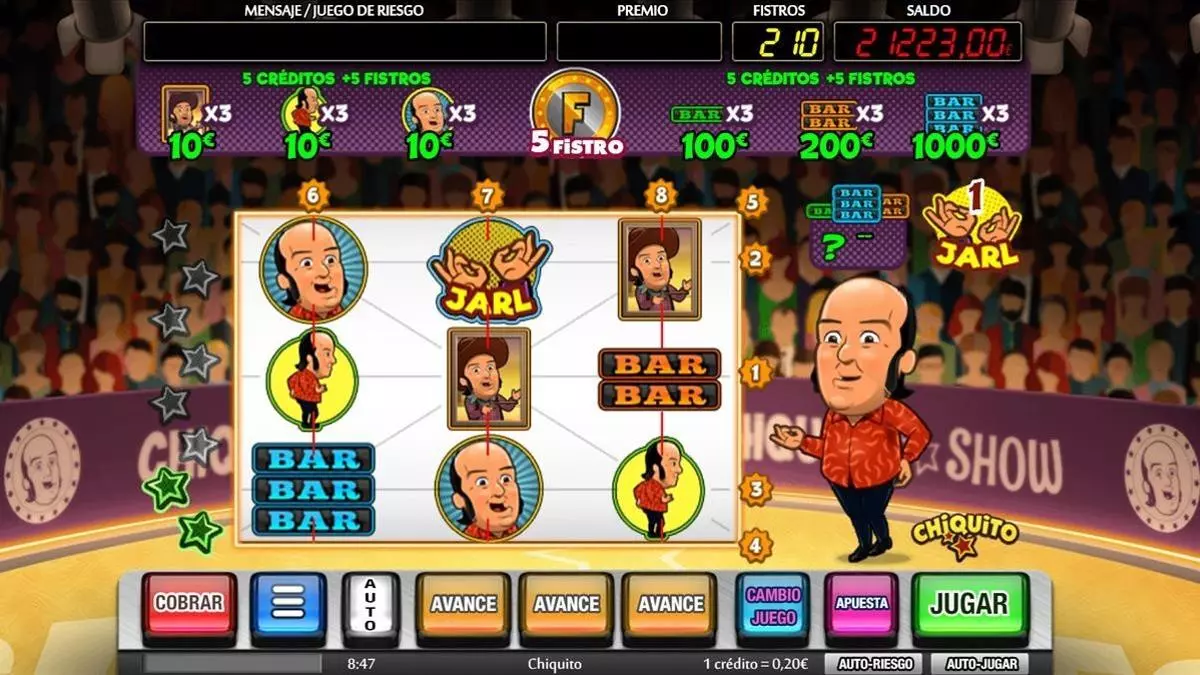Spin the reels with JUGAR
The height and width of the screenshot is (675, 1200).
click(969, 603)
